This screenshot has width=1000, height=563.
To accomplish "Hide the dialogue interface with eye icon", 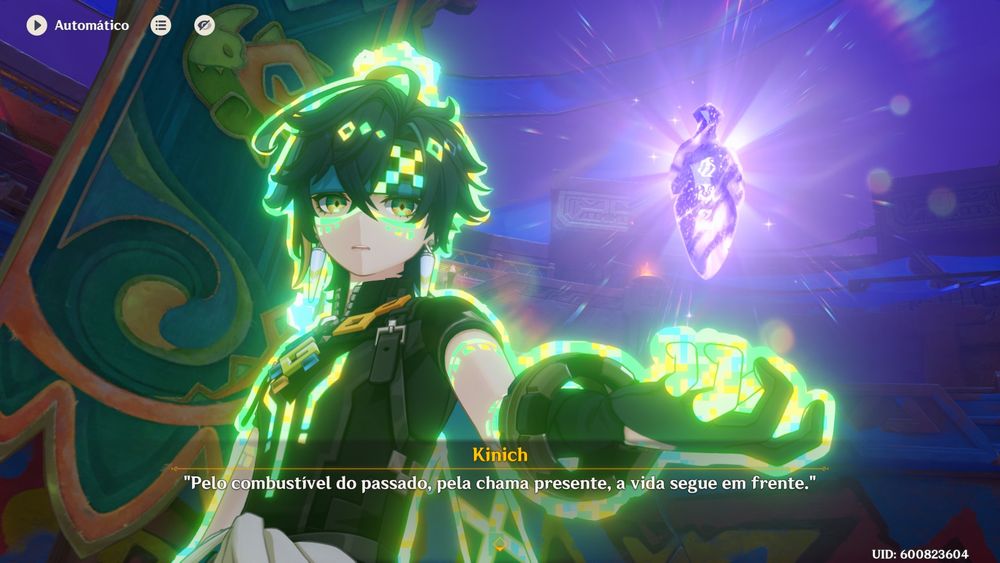I will 204,25.
